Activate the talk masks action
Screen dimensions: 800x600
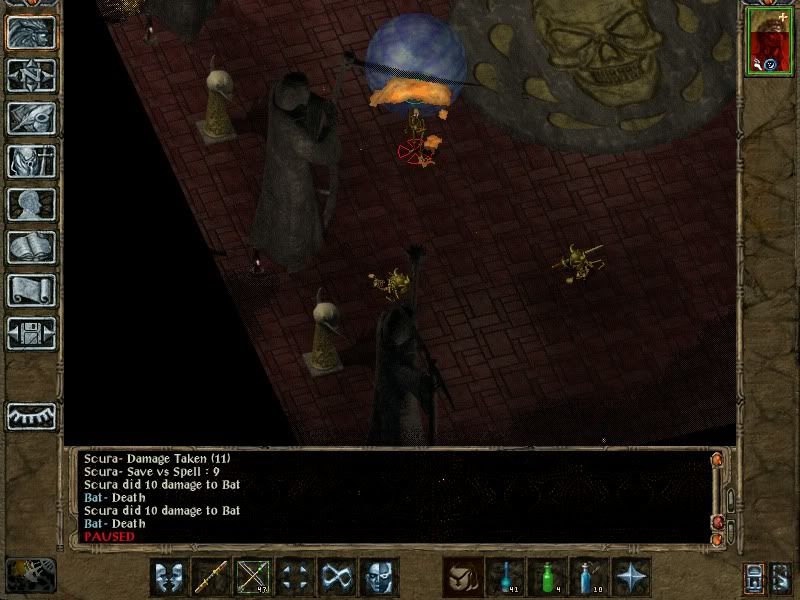(169, 577)
